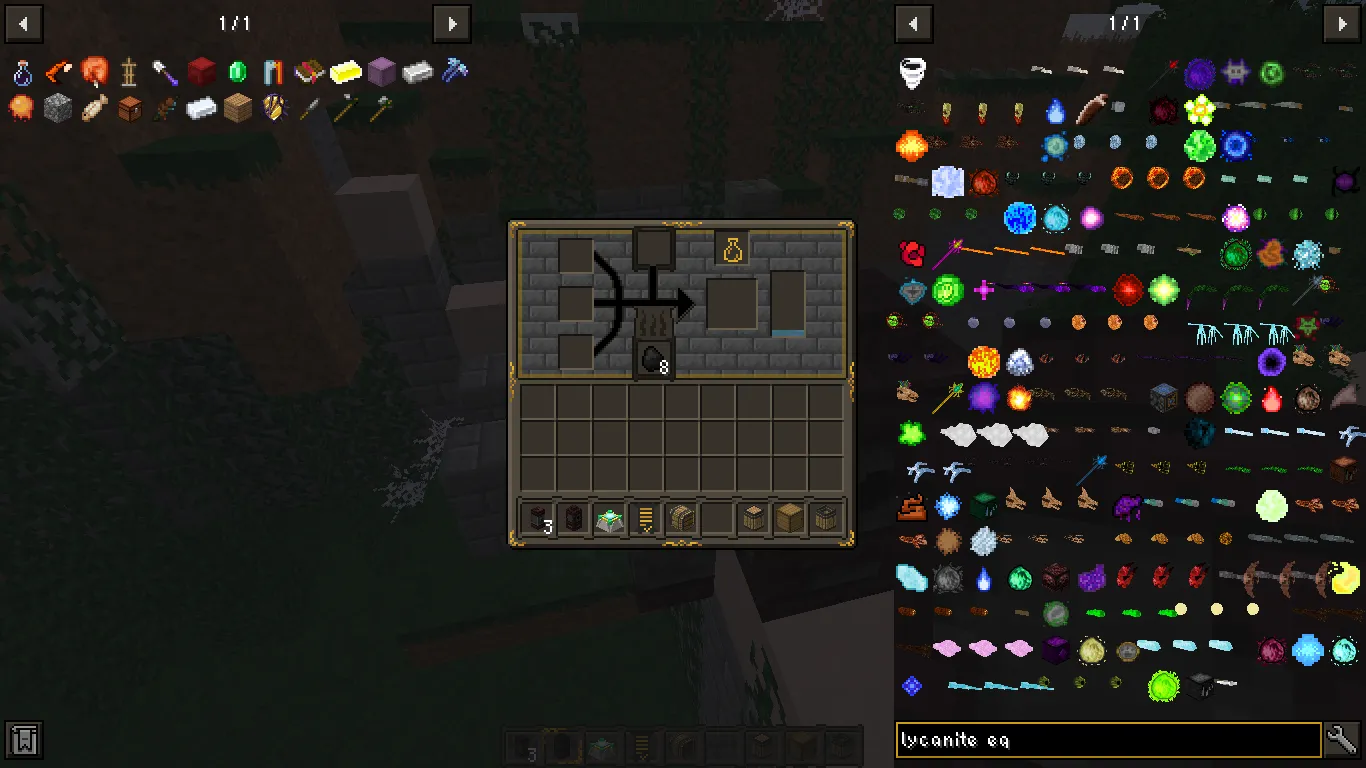Click the previous page arrow above the bookmarks
1366x768 pixels.
23,23
